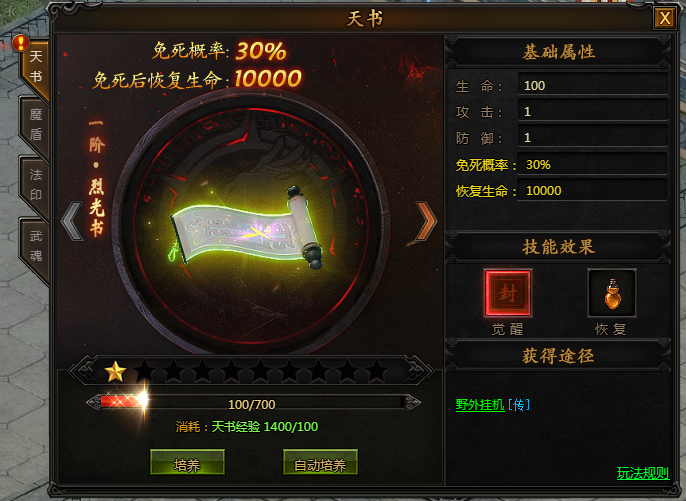Select the 武魂 tab
The width and height of the screenshot is (686, 501).
tap(36, 243)
